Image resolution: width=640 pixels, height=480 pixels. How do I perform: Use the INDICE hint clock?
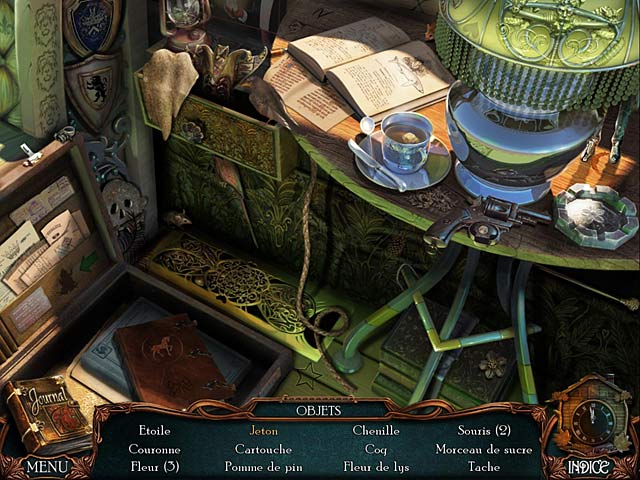point(594,425)
